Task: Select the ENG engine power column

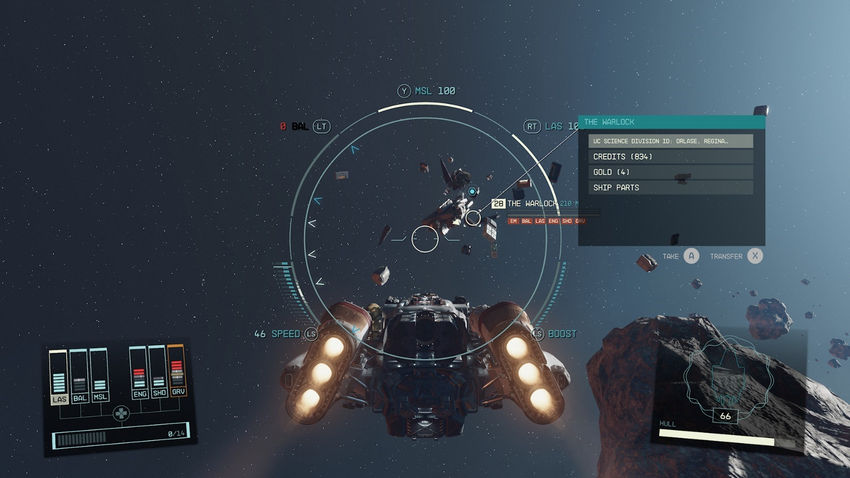Action: point(138,377)
